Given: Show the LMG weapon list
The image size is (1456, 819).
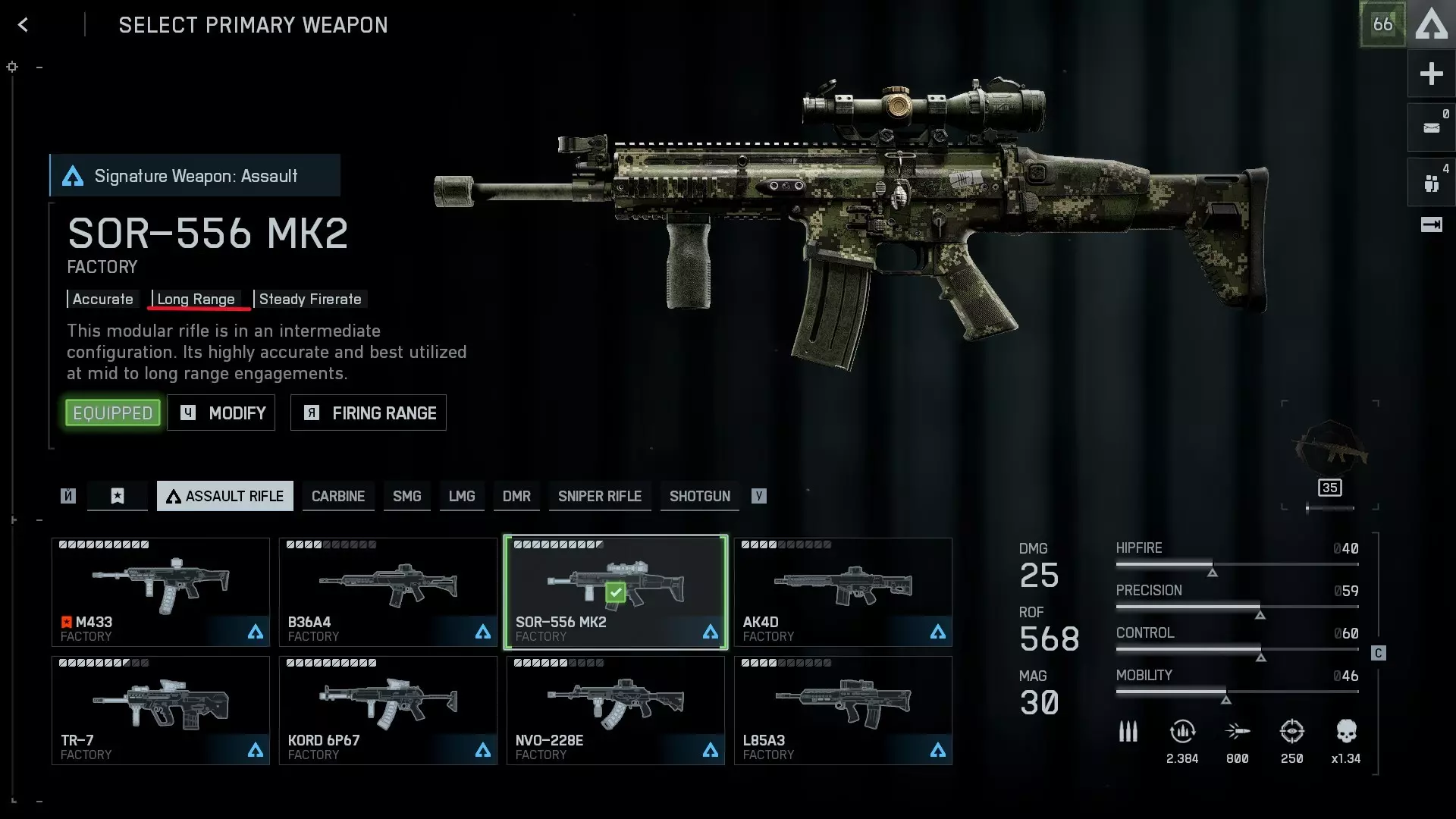Looking at the screenshot, I should point(461,497).
